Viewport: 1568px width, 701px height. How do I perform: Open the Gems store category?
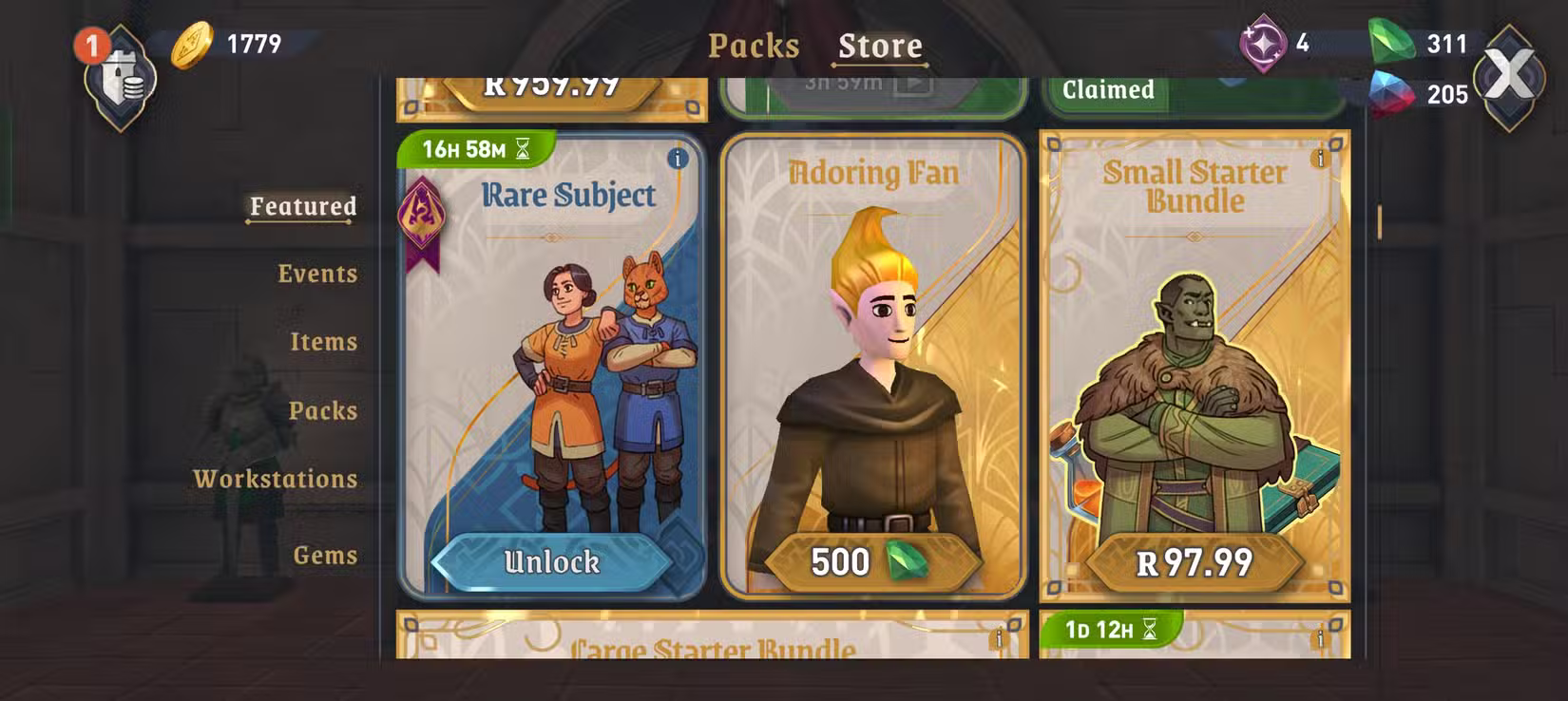[325, 555]
